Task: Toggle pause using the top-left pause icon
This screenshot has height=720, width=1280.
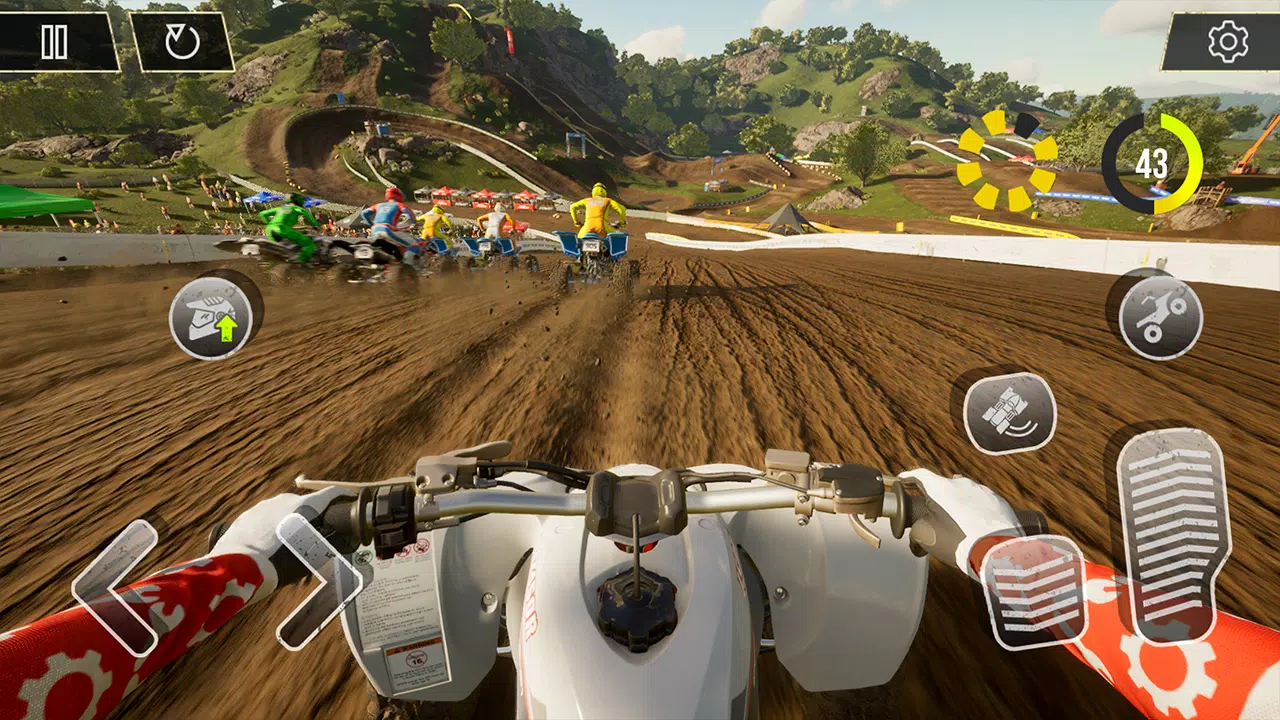Action: [x=55, y=43]
